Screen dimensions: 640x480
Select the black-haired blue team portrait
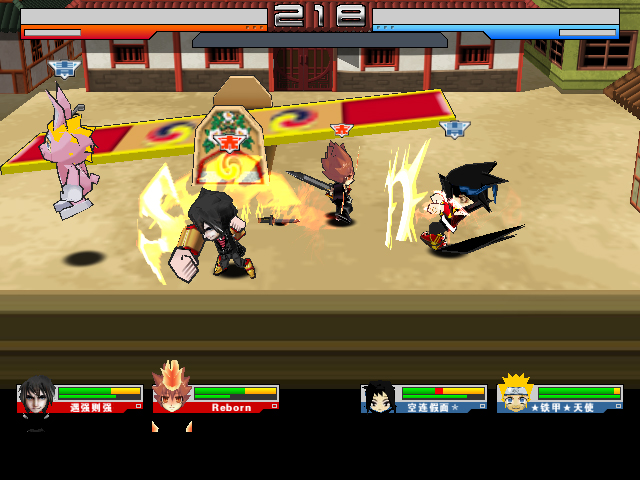coord(379,397)
